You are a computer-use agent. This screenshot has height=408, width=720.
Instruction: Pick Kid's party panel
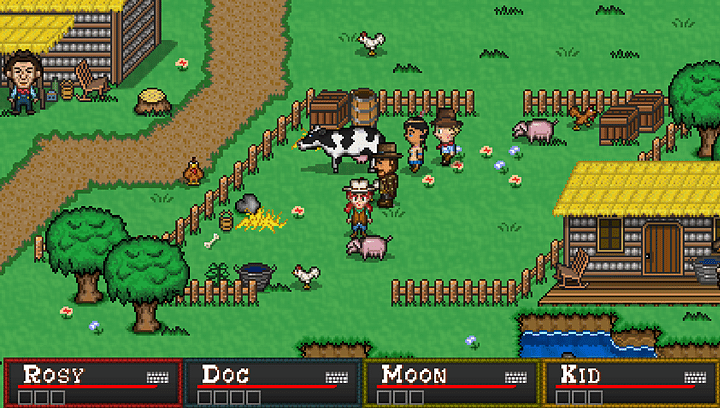tap(630, 383)
